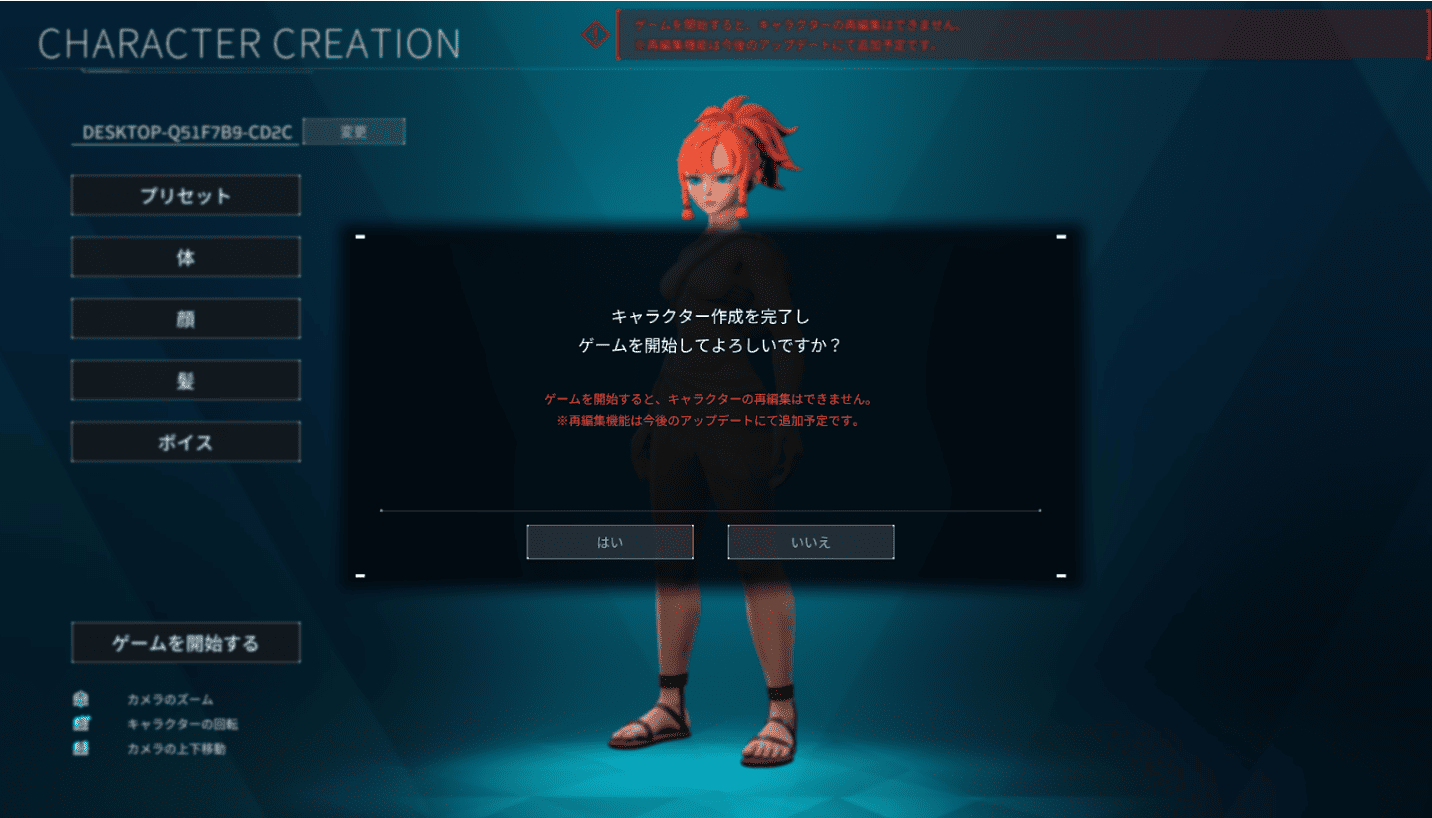Click the top-left dialog corner bracket marker
1432x818 pixels.
[362, 234]
